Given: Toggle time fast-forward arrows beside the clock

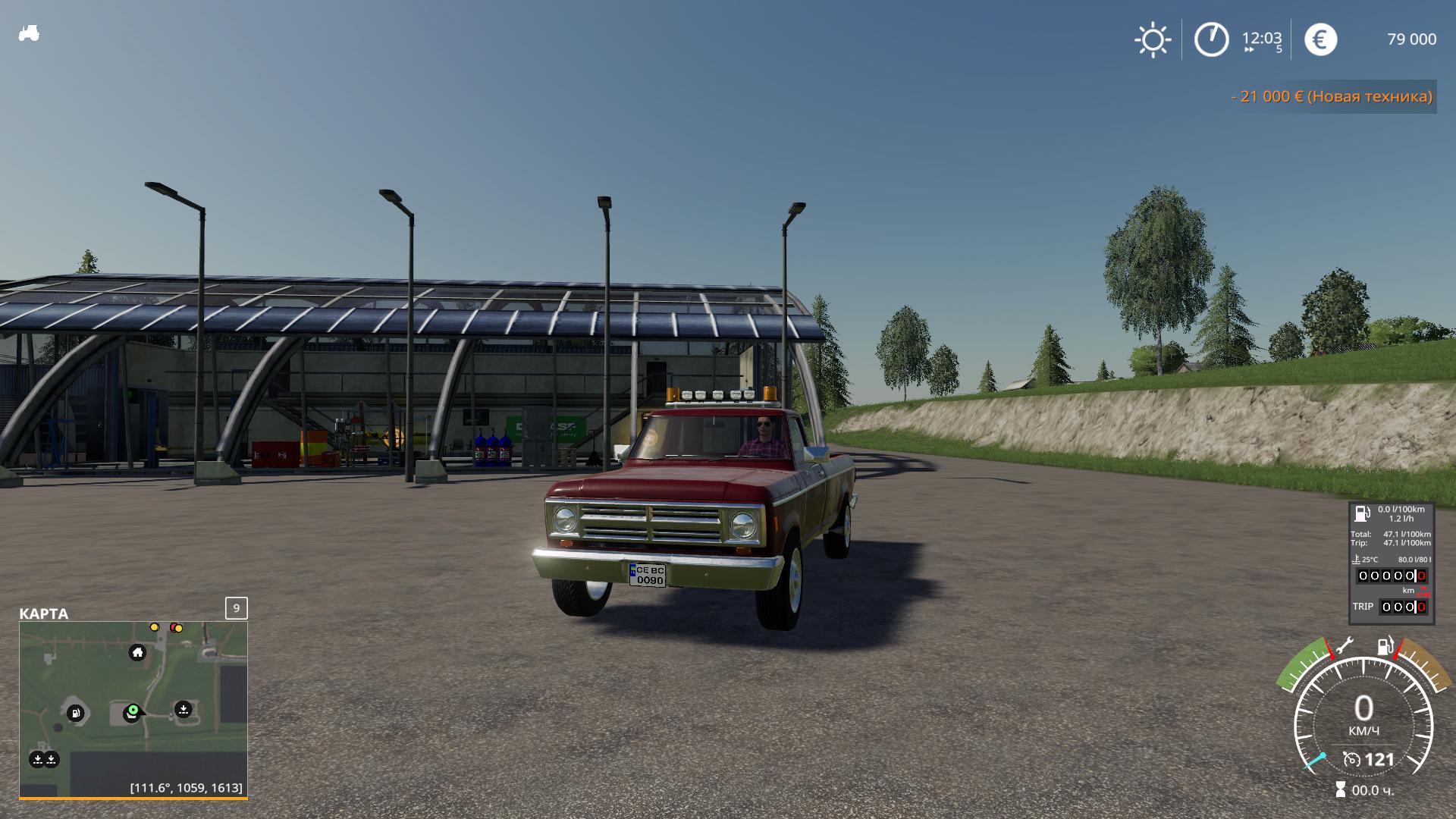Looking at the screenshot, I should point(1249,51).
